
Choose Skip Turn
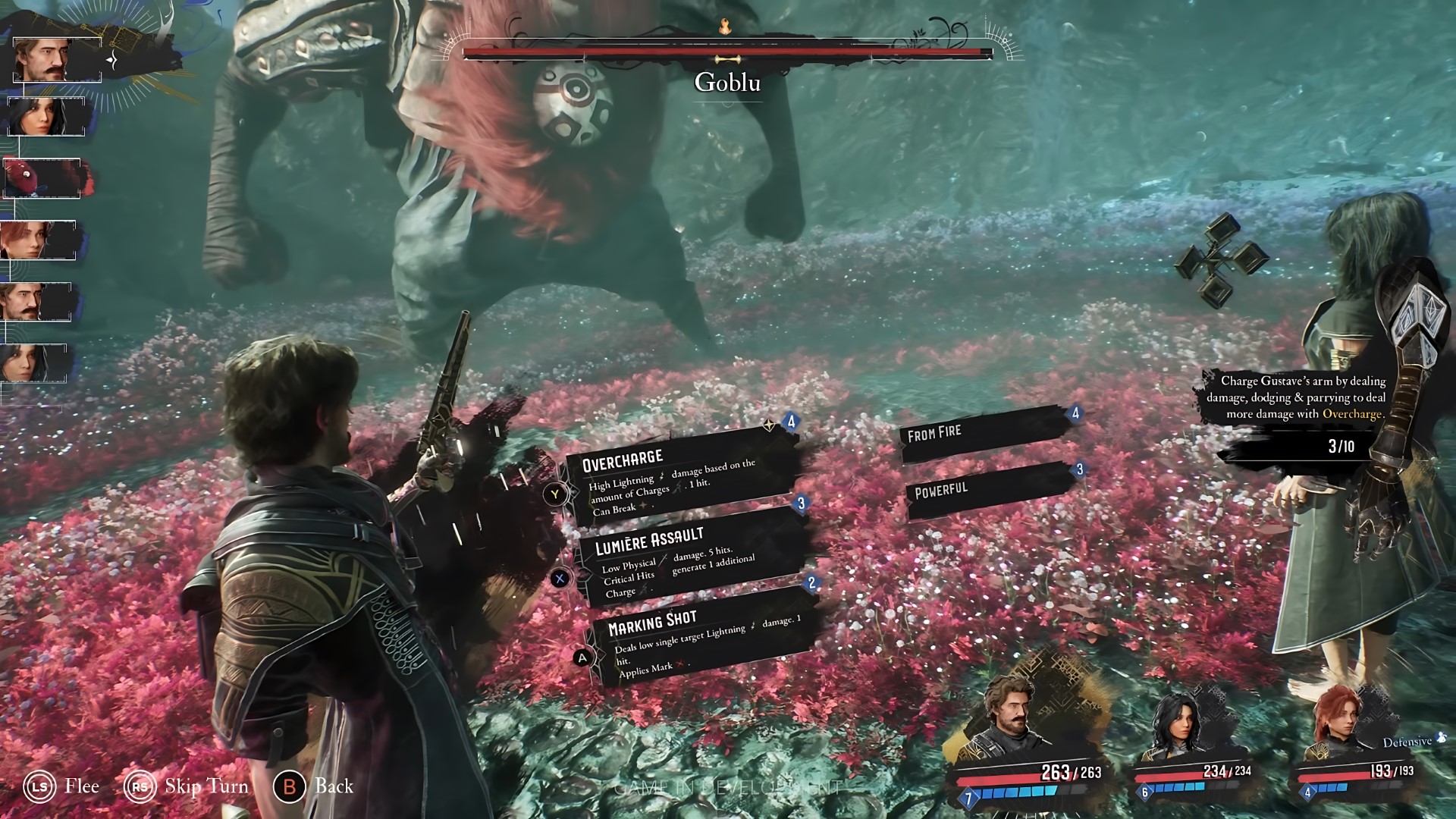[x=187, y=786]
